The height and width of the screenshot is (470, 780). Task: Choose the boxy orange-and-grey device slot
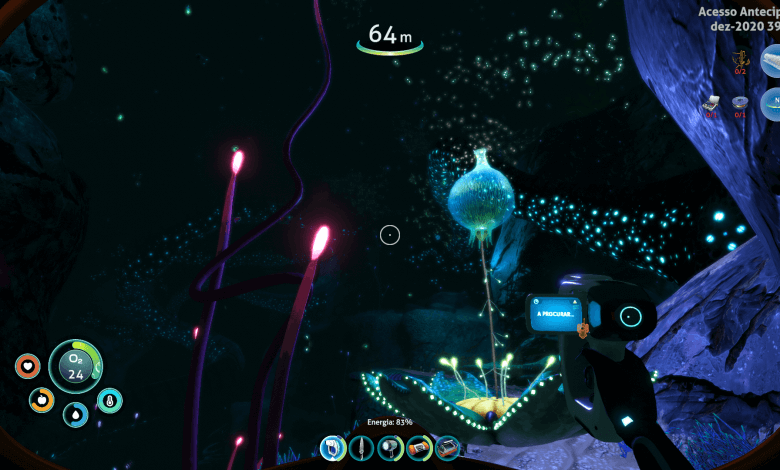pyautogui.click(x=447, y=448)
